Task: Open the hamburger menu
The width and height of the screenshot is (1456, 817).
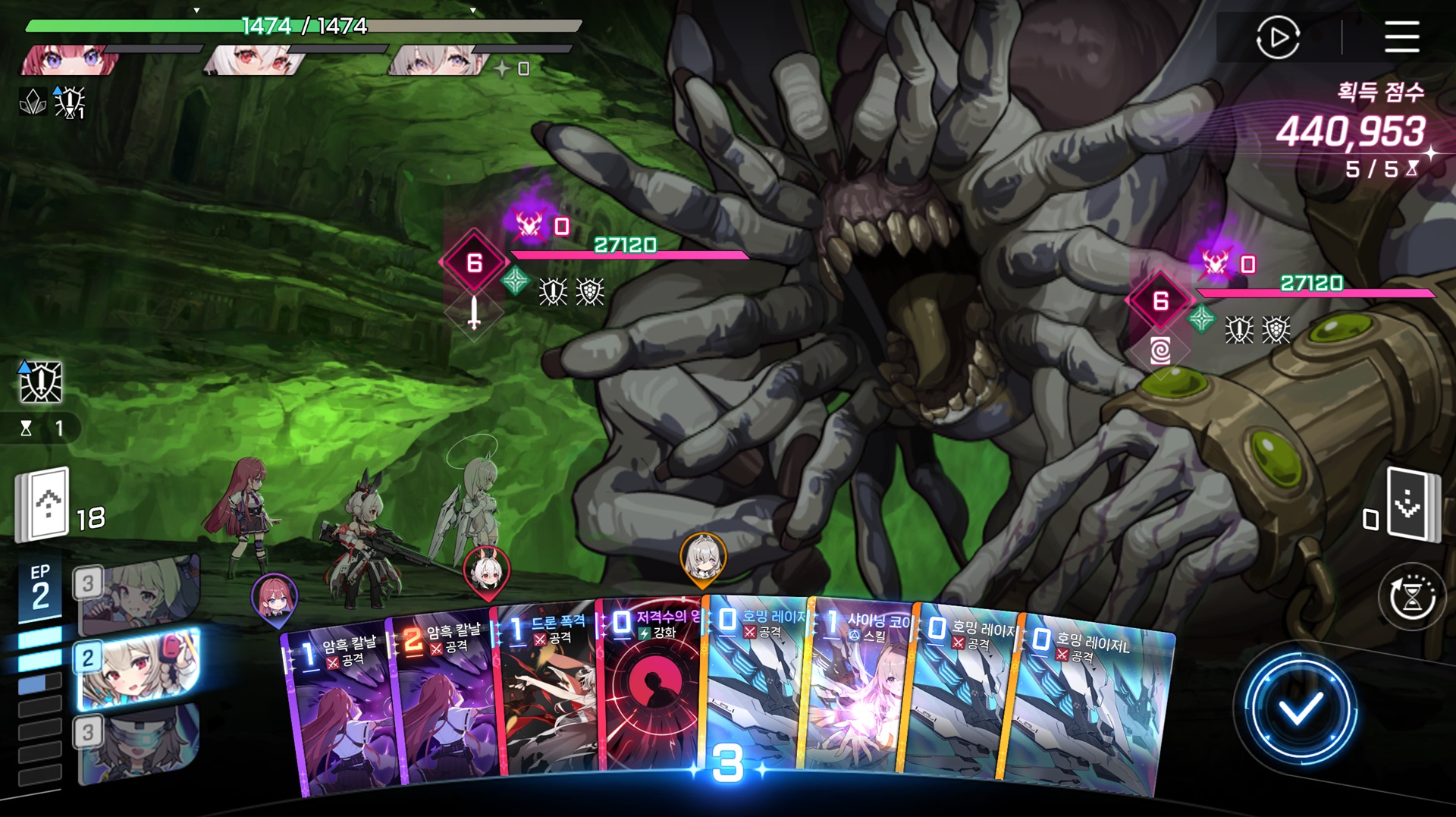Action: [1401, 36]
